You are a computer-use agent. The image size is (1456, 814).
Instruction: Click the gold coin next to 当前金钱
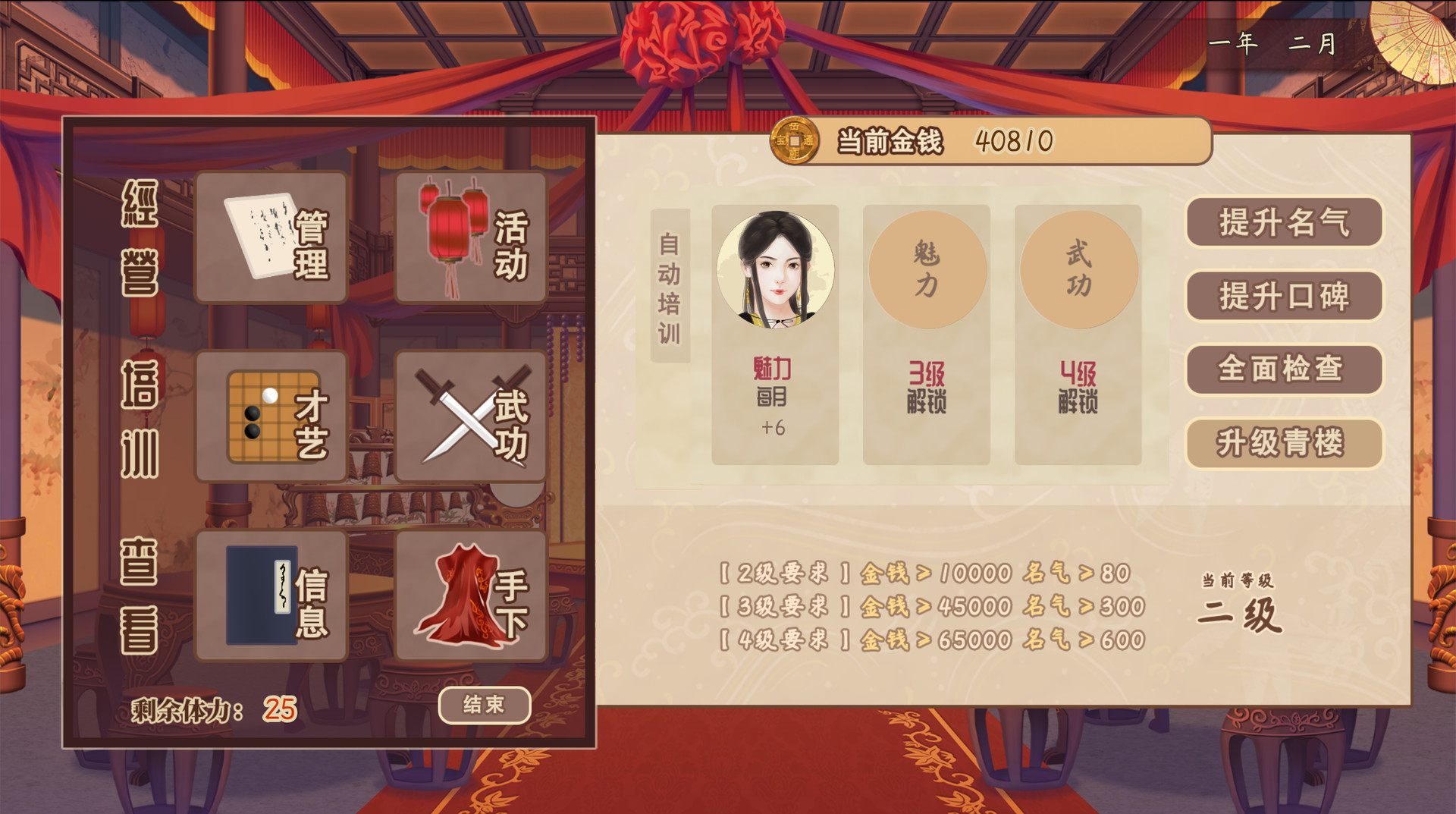click(795, 140)
